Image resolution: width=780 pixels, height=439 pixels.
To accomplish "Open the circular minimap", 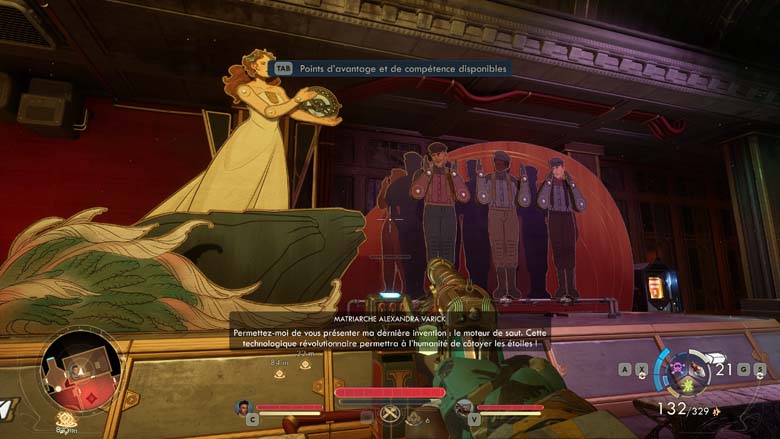I will point(81,370).
